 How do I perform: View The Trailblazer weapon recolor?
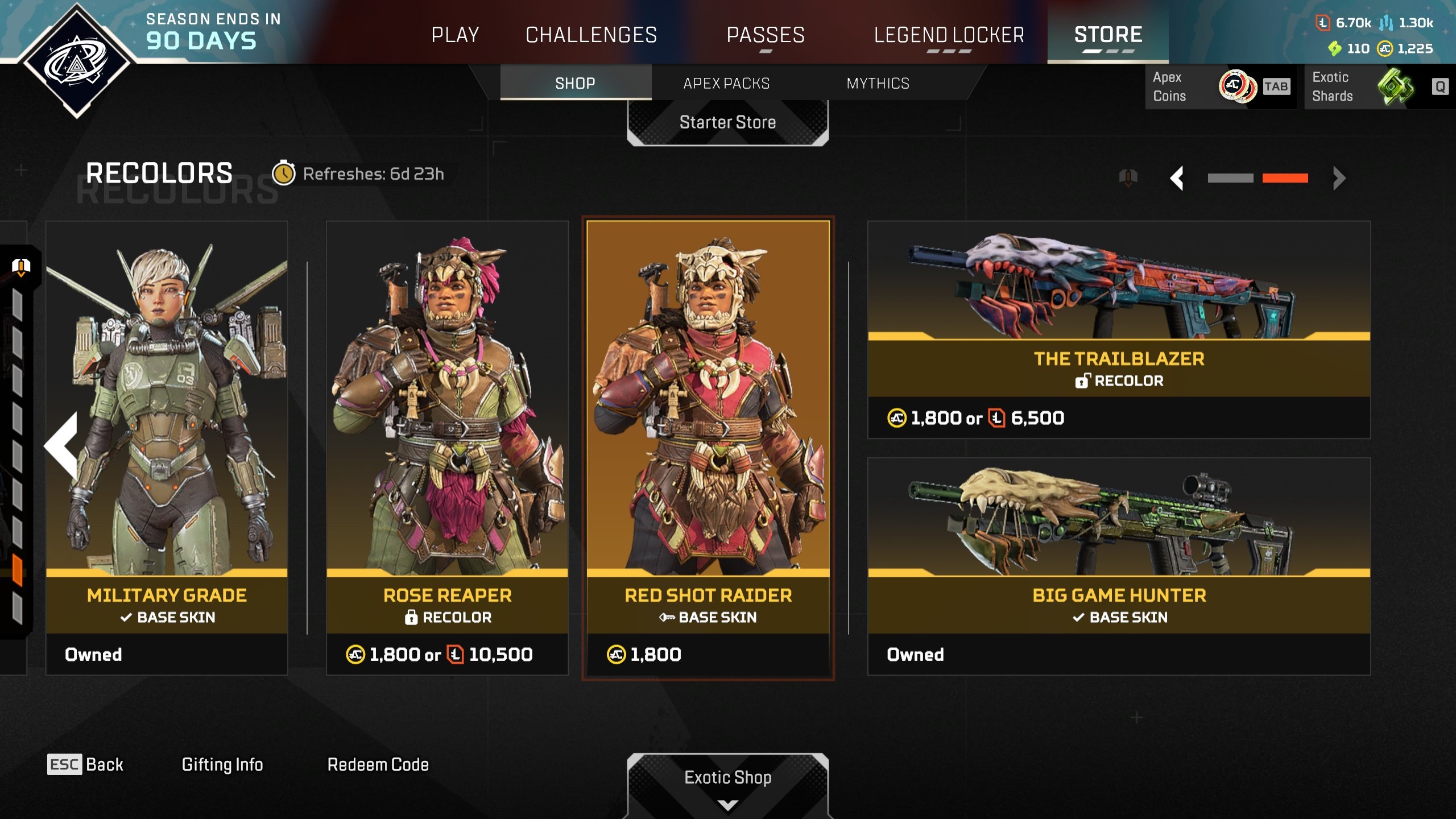coord(1119,330)
